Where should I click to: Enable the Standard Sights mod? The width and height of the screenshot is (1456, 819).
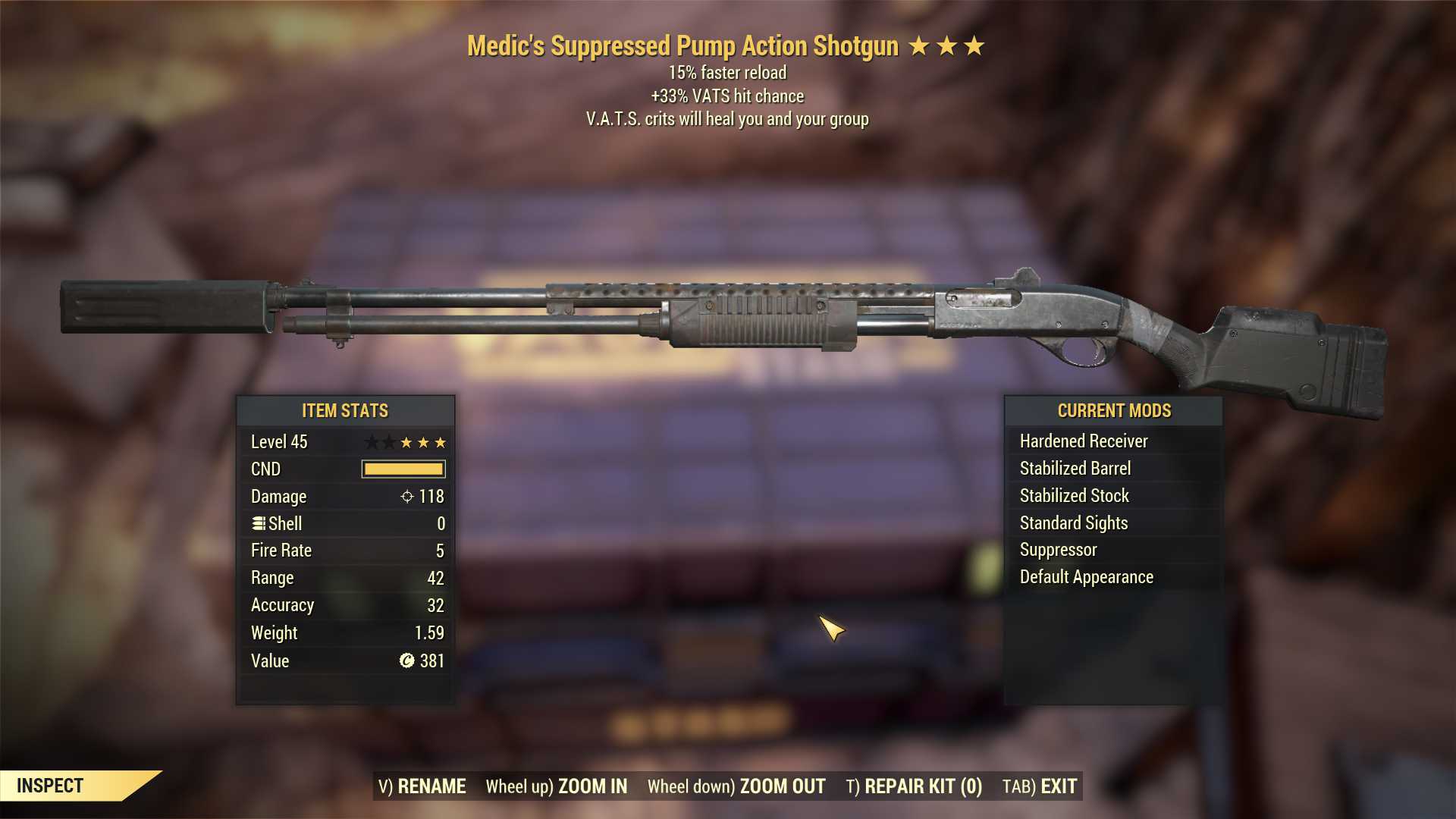[x=1073, y=522]
